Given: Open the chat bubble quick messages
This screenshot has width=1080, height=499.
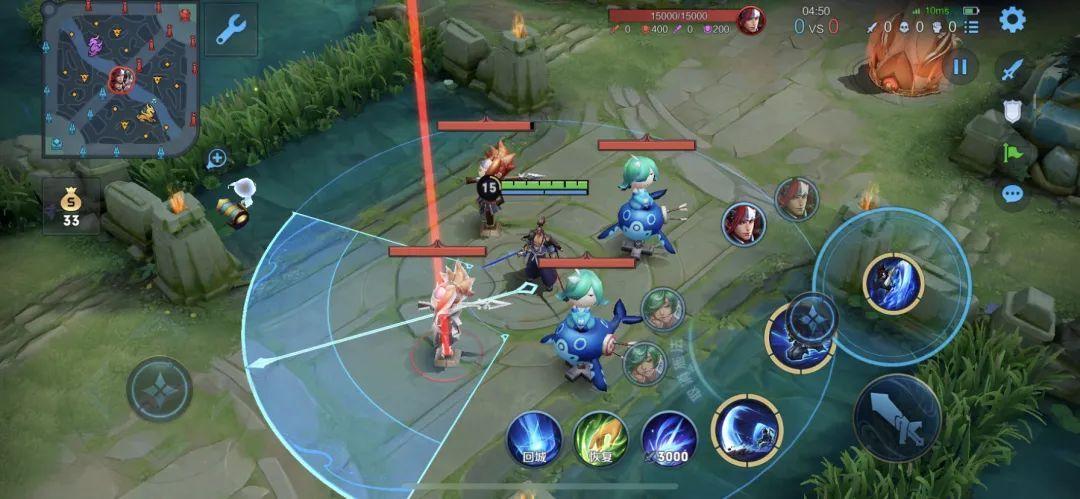Looking at the screenshot, I should [1013, 194].
